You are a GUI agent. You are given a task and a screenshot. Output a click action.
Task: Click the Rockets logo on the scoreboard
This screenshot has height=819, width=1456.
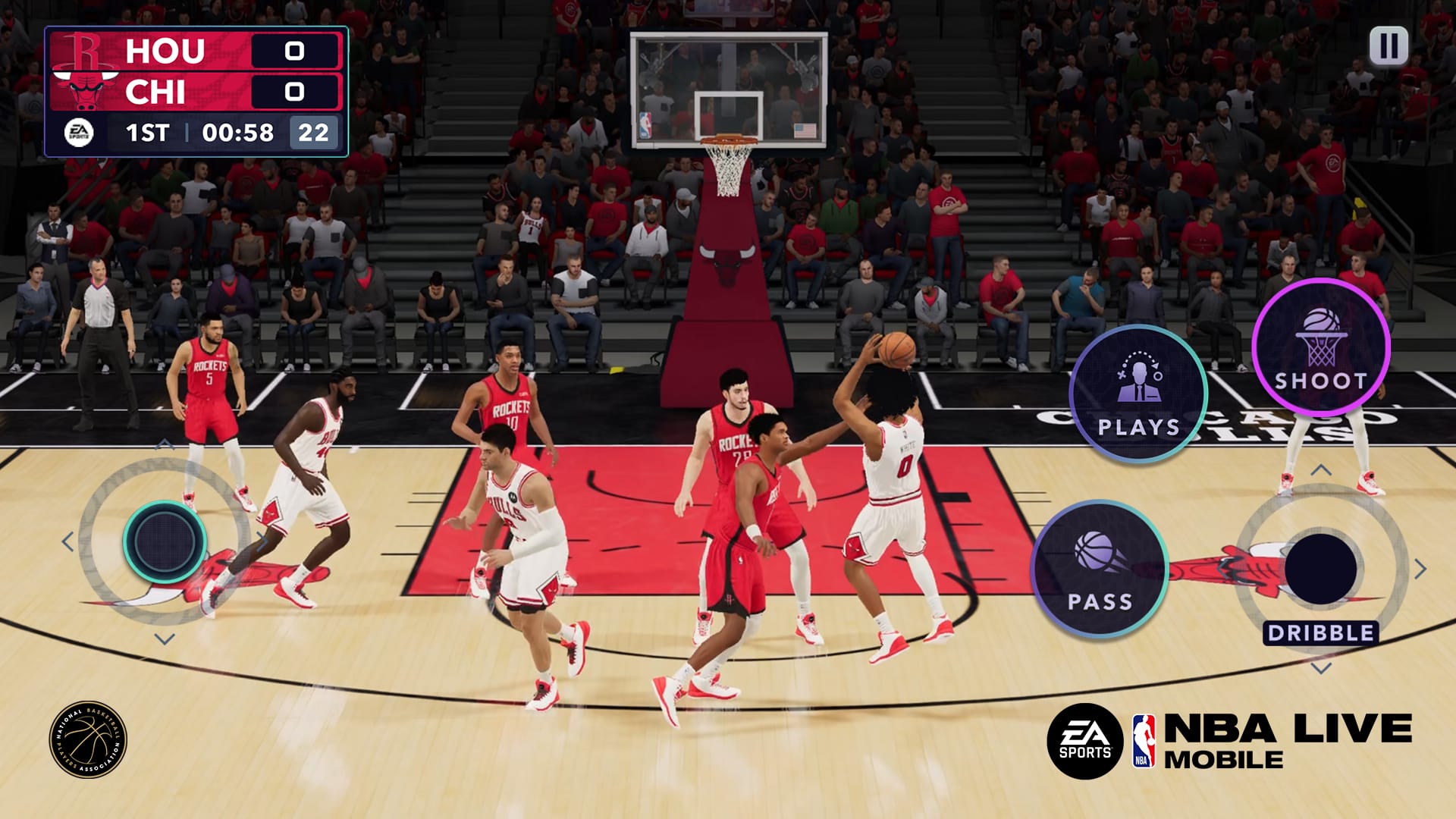83,50
